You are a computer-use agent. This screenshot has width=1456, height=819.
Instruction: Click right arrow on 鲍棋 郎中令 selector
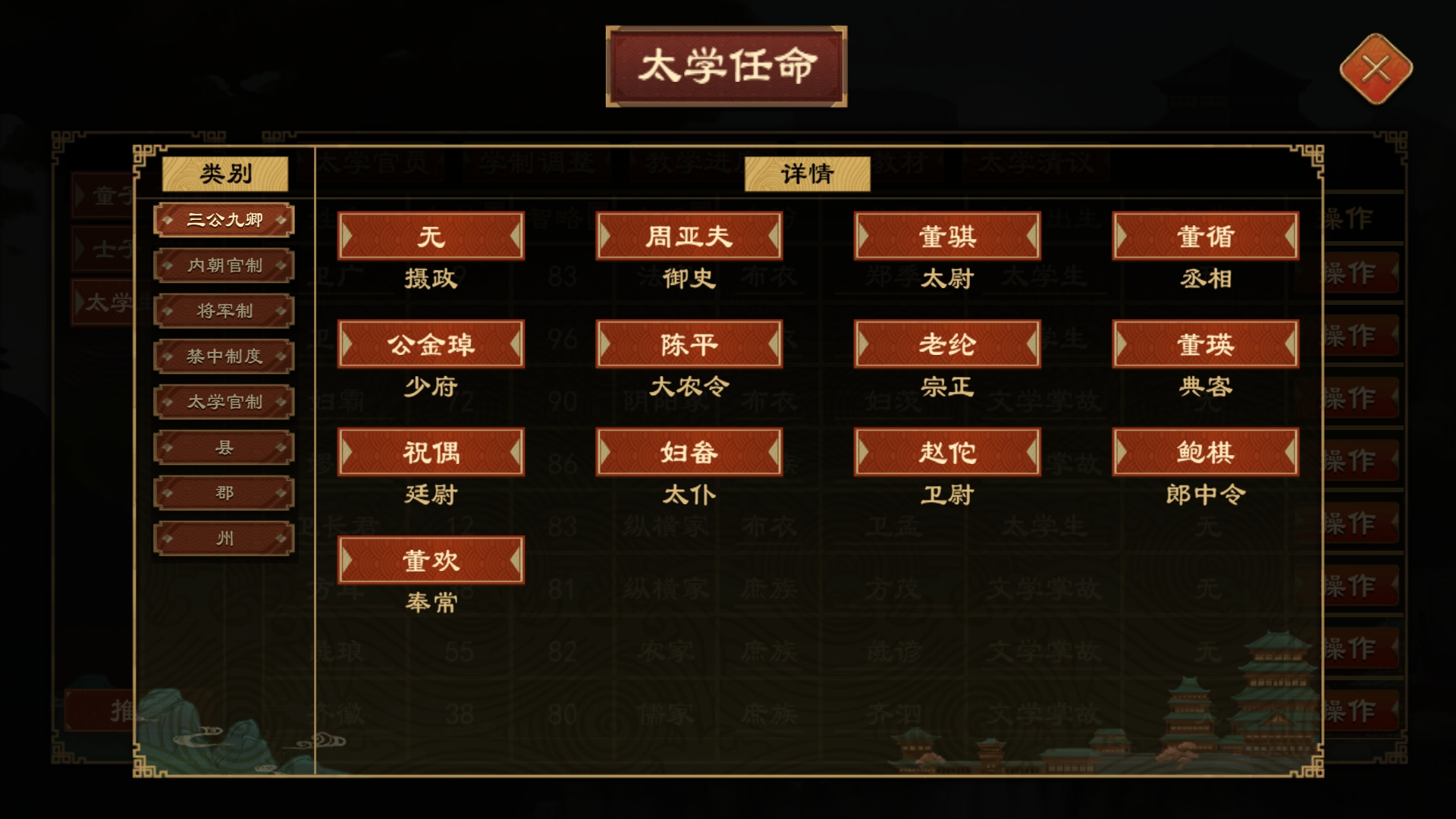1289,451
